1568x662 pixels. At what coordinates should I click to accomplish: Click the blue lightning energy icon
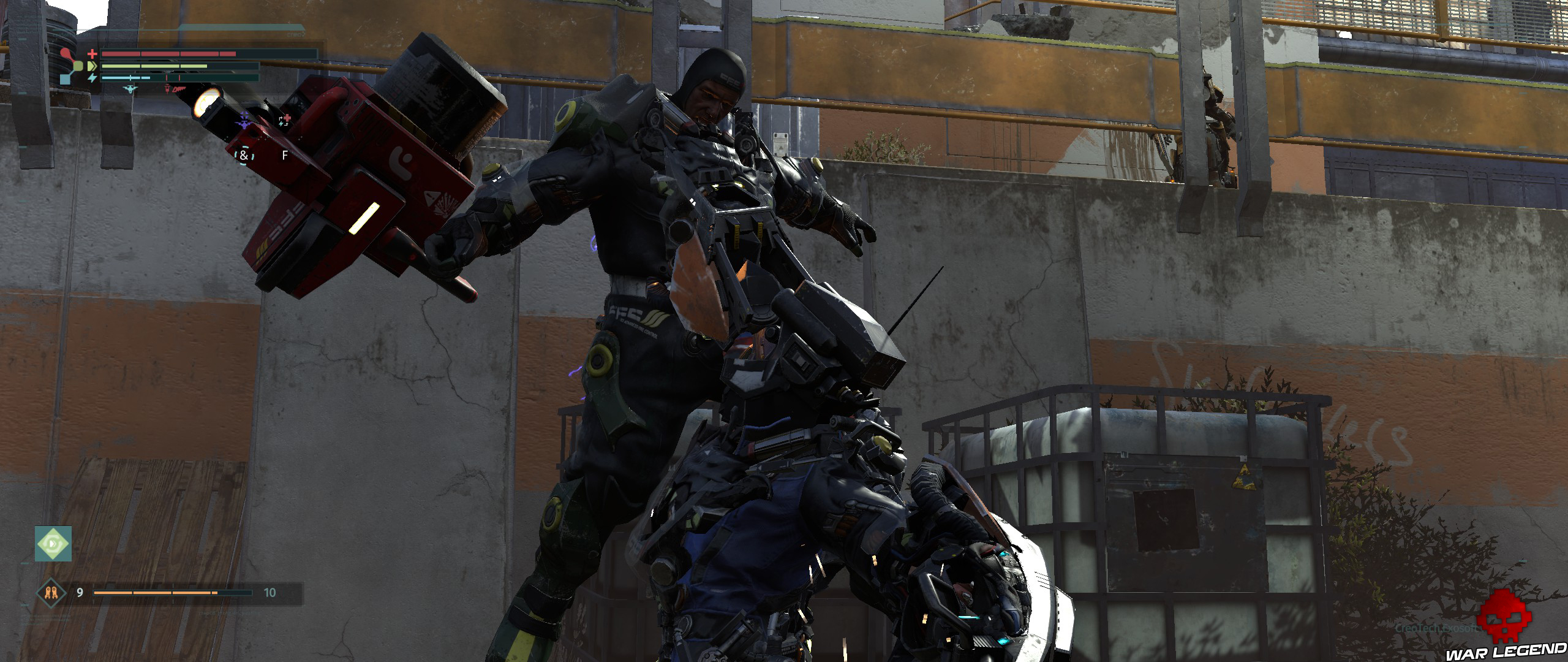pos(93,78)
